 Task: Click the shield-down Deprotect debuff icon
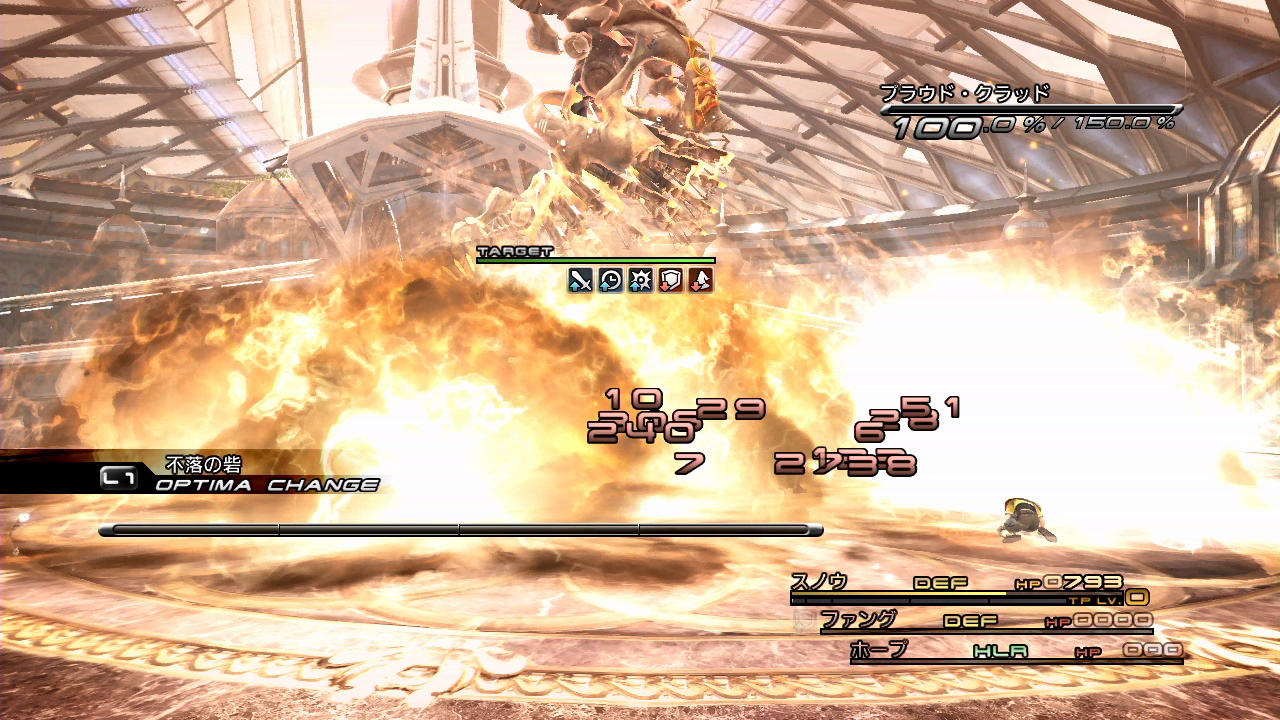[670, 281]
